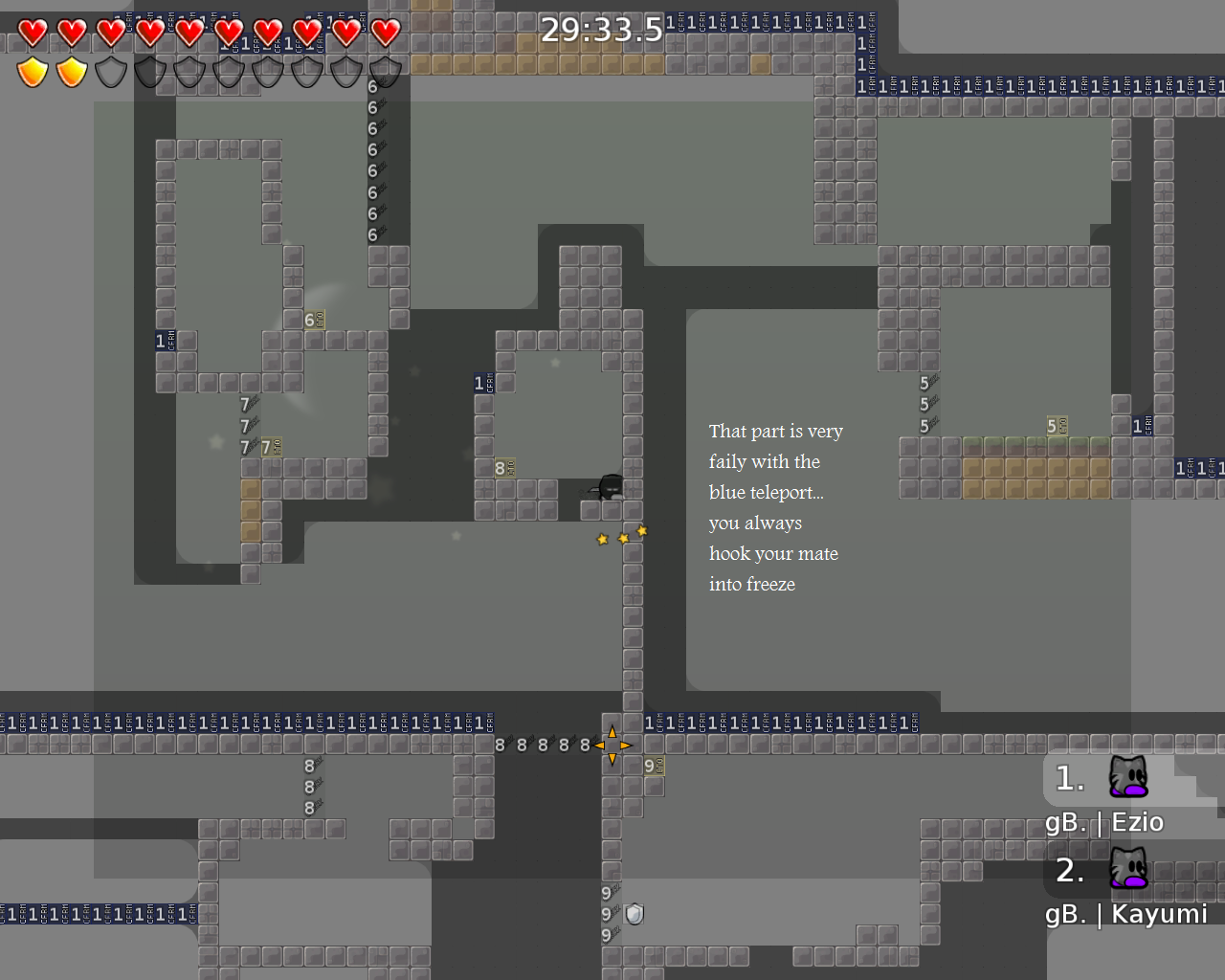Open the chat message about the blue teleport
Viewport: 1225px width, 980px height.
point(766,492)
